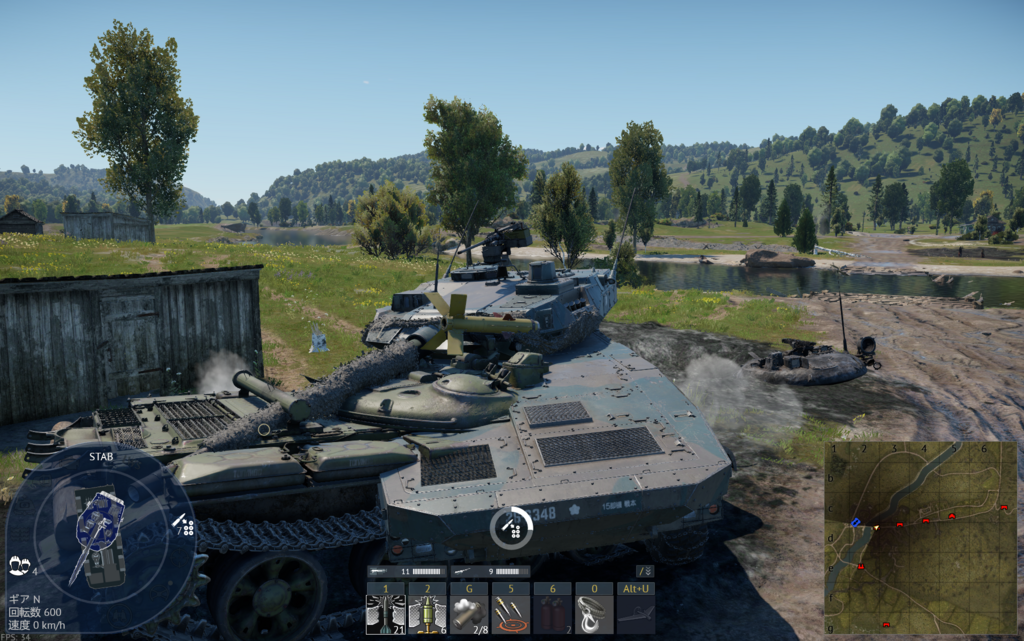Collapse the action bar with the arrow toggle

click(645, 571)
